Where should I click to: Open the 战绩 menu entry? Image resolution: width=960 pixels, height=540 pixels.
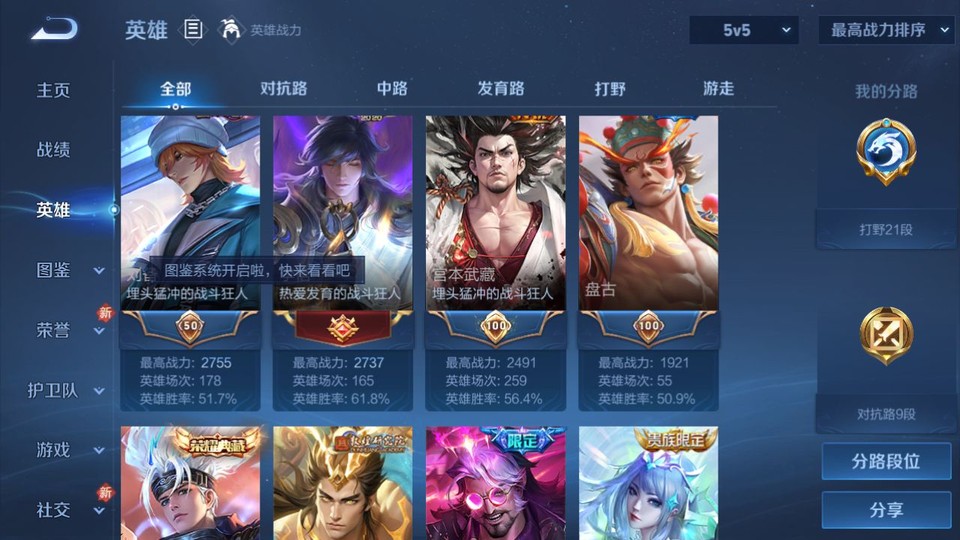(54, 150)
